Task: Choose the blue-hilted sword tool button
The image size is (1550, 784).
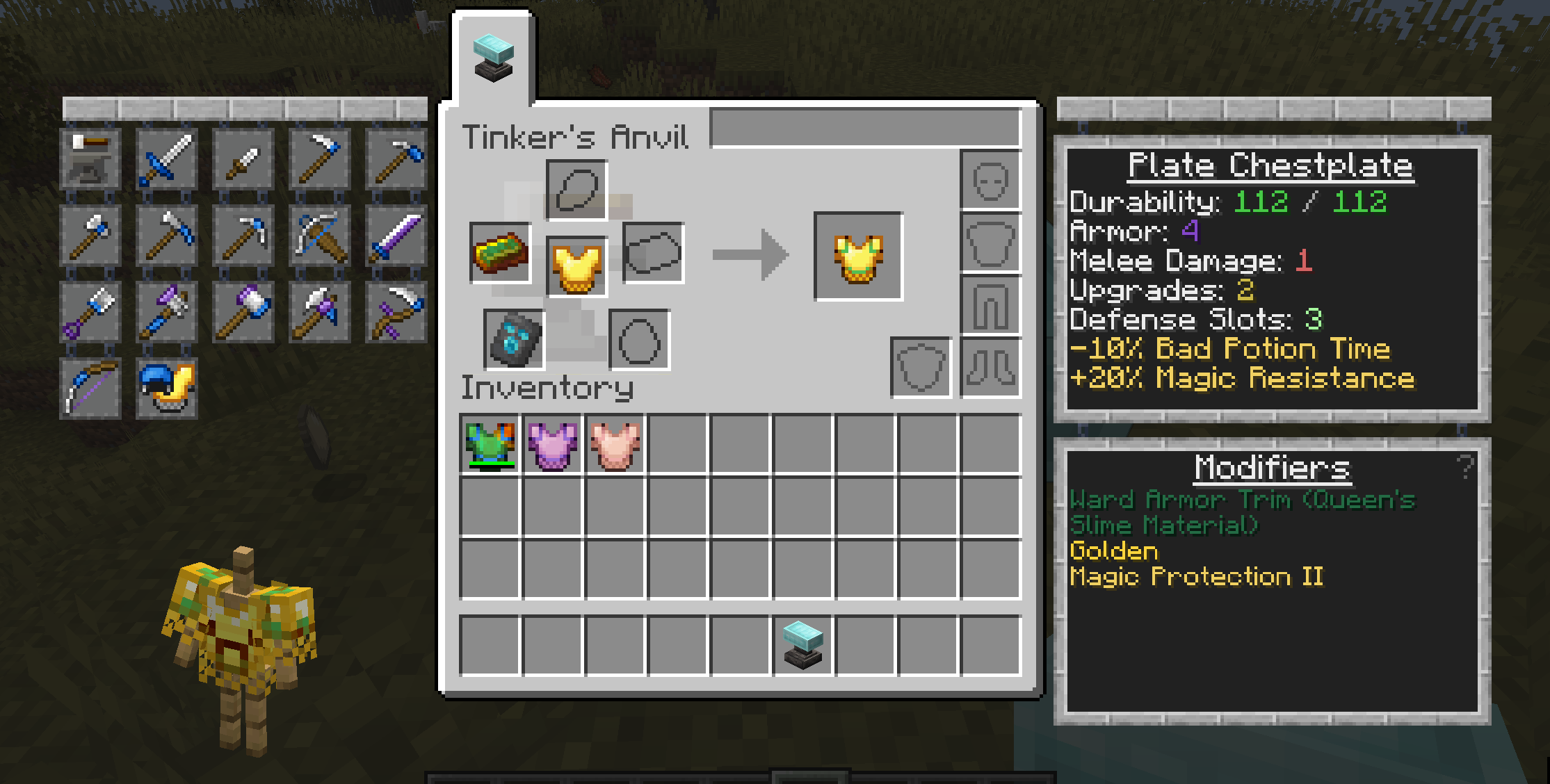Action: coord(167,159)
